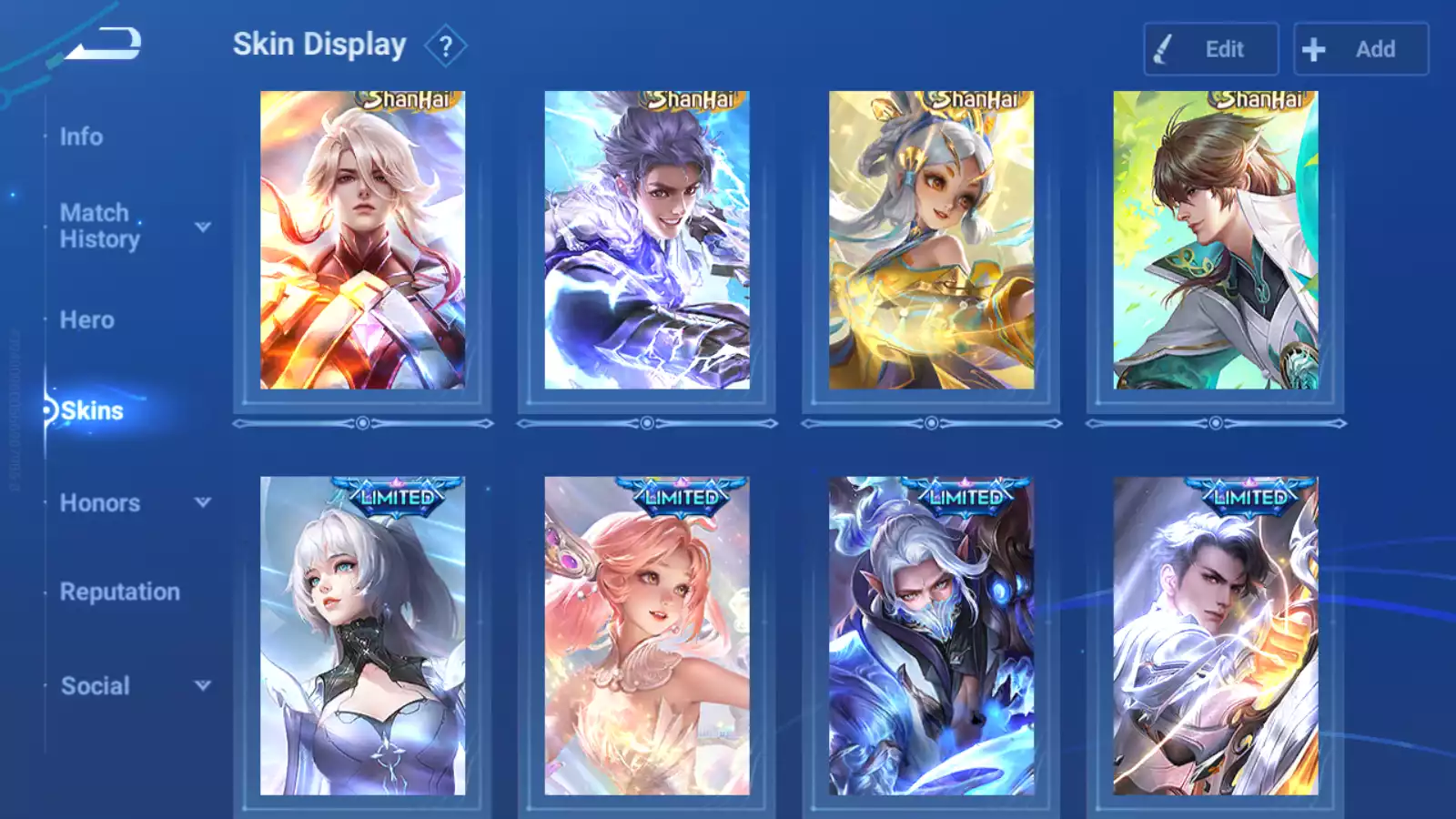This screenshot has width=1456, height=819.
Task: Choose the Limited skin with pink-haired girl
Action: coord(647,635)
